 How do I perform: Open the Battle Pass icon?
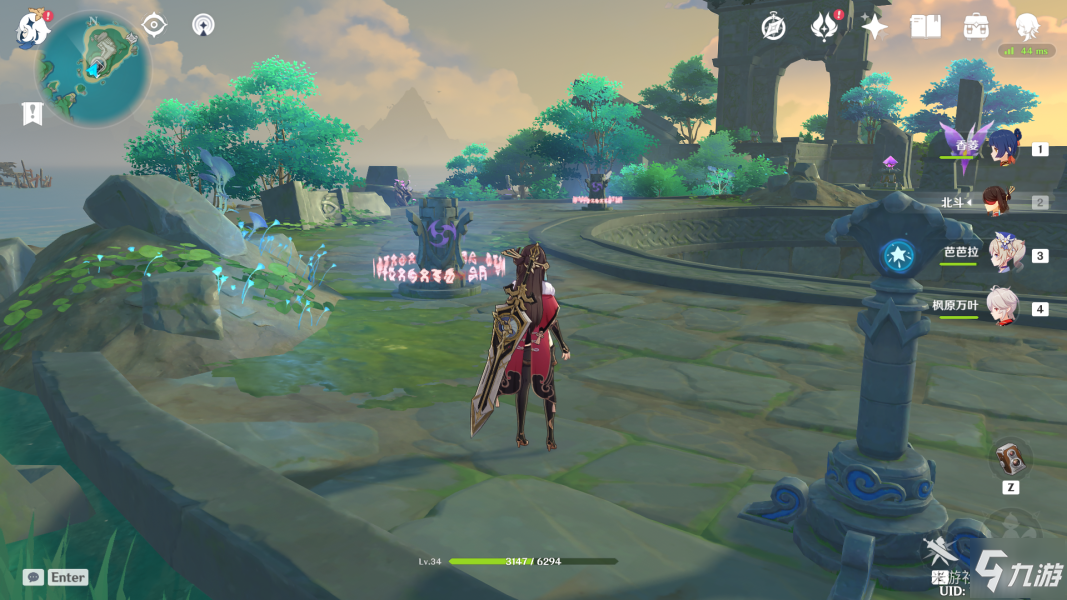pyautogui.click(x=824, y=27)
